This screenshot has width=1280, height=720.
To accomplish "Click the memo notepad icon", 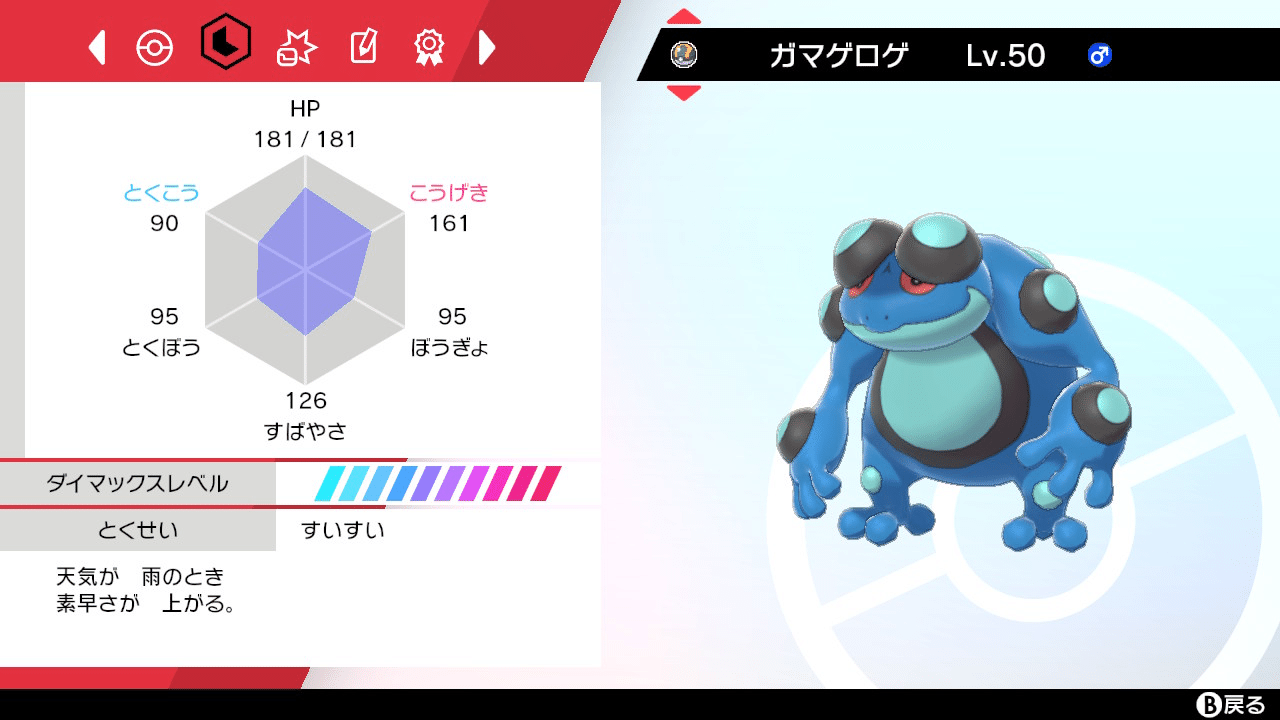I will coord(363,45).
